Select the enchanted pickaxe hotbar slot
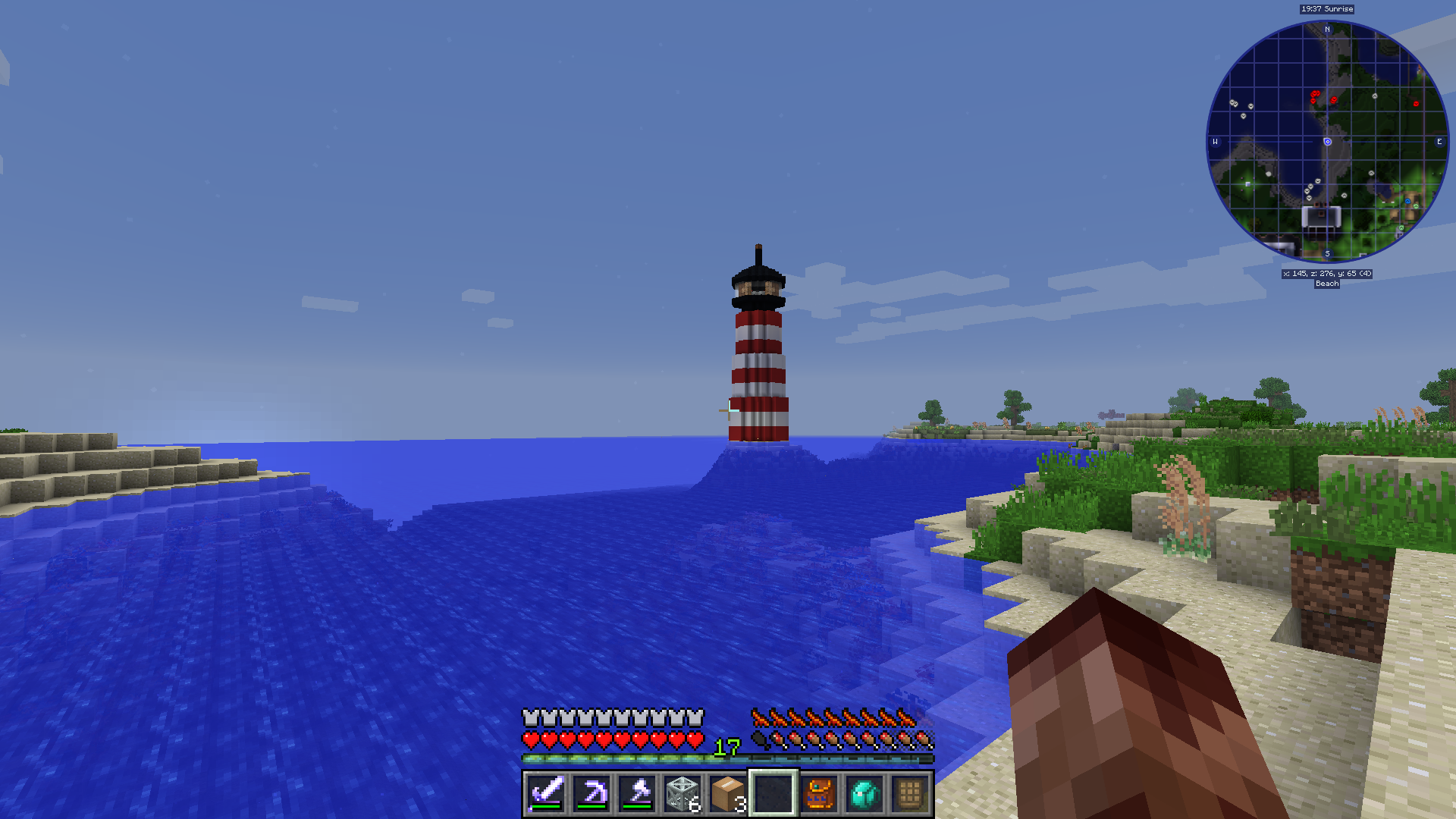This screenshot has height=819, width=1456. 591,794
